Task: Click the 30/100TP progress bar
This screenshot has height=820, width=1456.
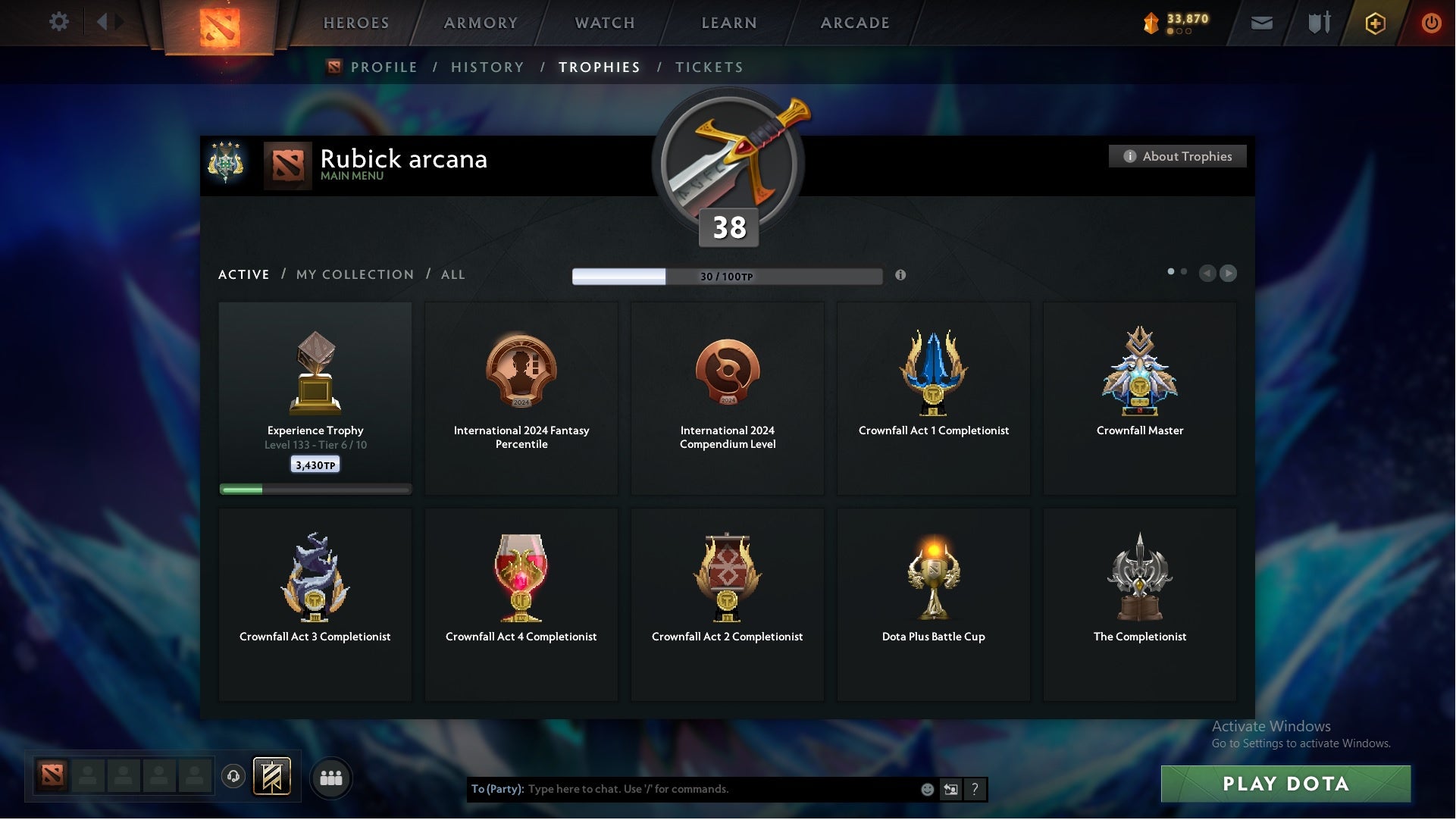Action: tap(728, 276)
